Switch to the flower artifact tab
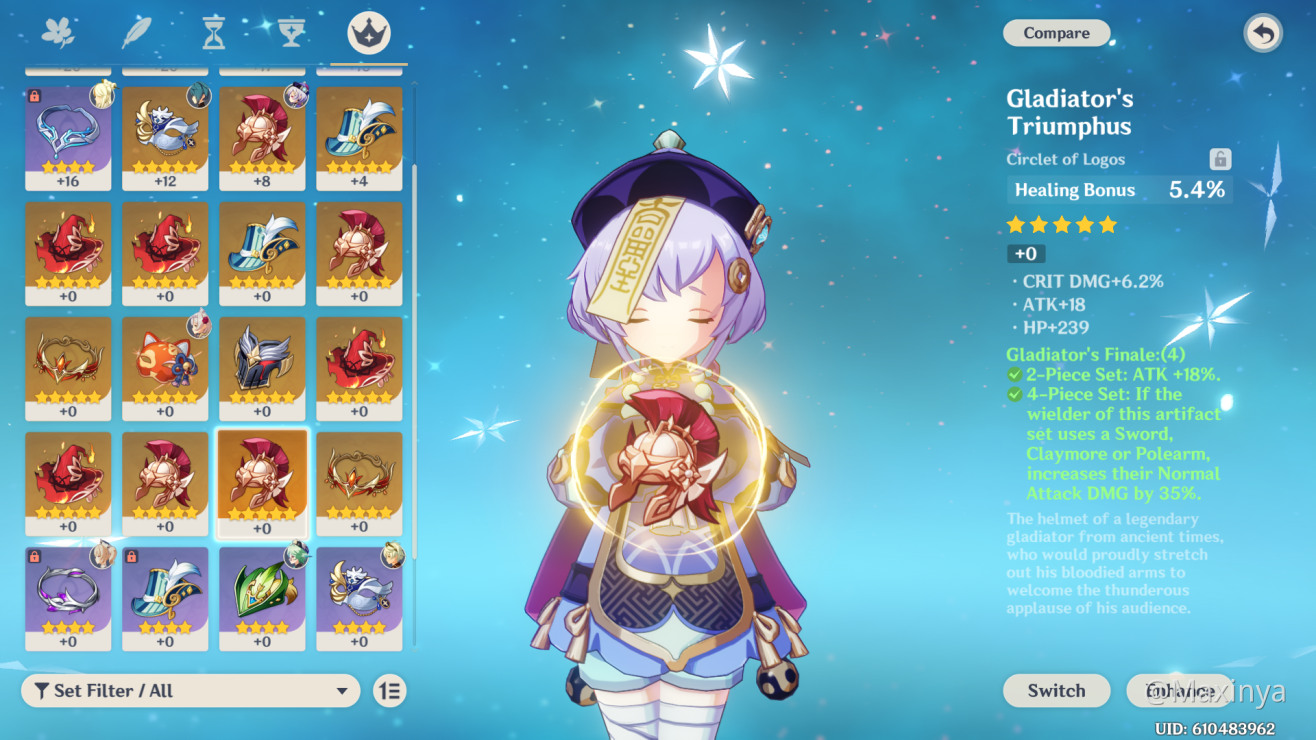The width and height of the screenshot is (1316, 740). tap(58, 33)
